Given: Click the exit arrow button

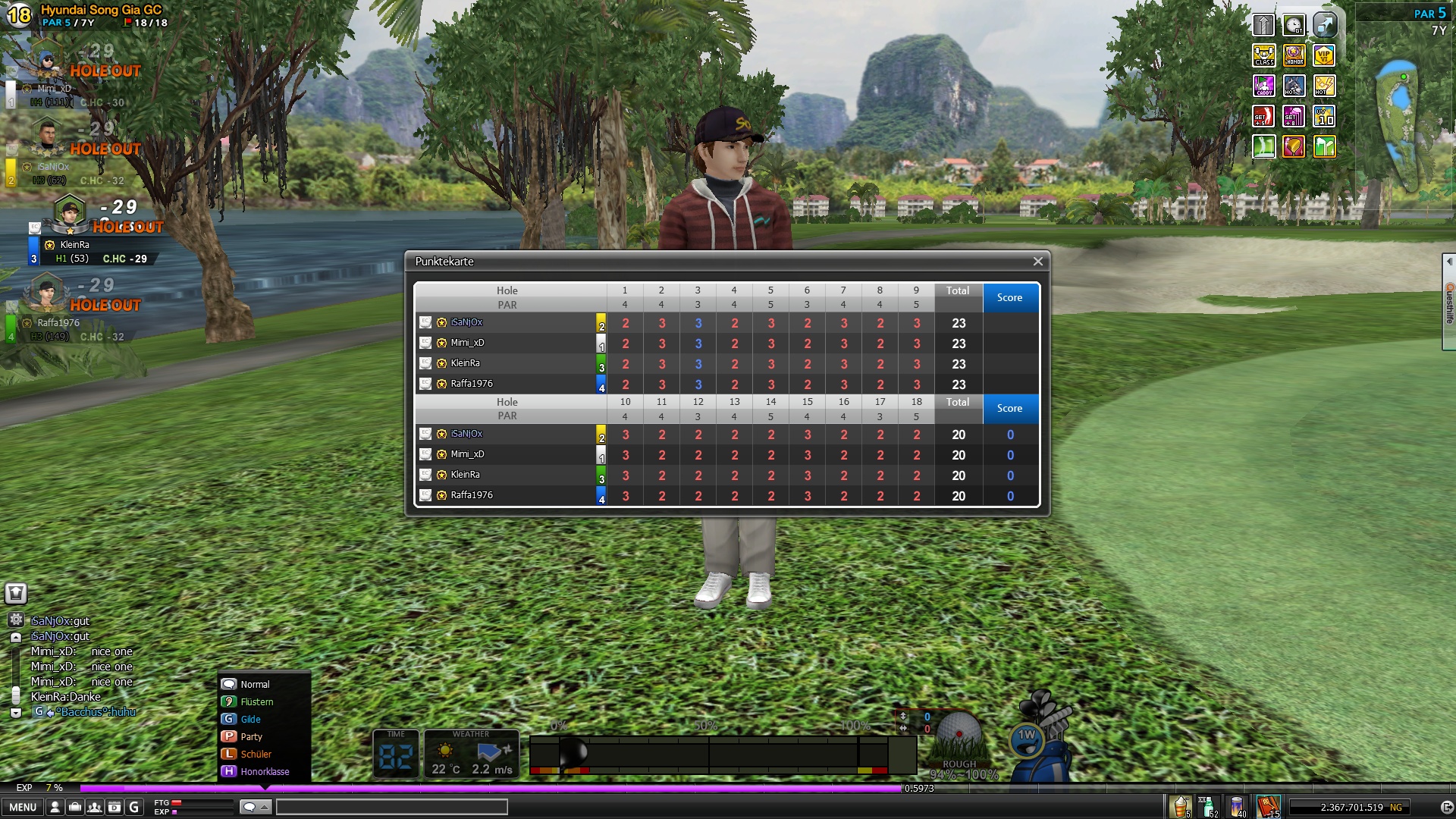Looking at the screenshot, I should point(1447,807).
